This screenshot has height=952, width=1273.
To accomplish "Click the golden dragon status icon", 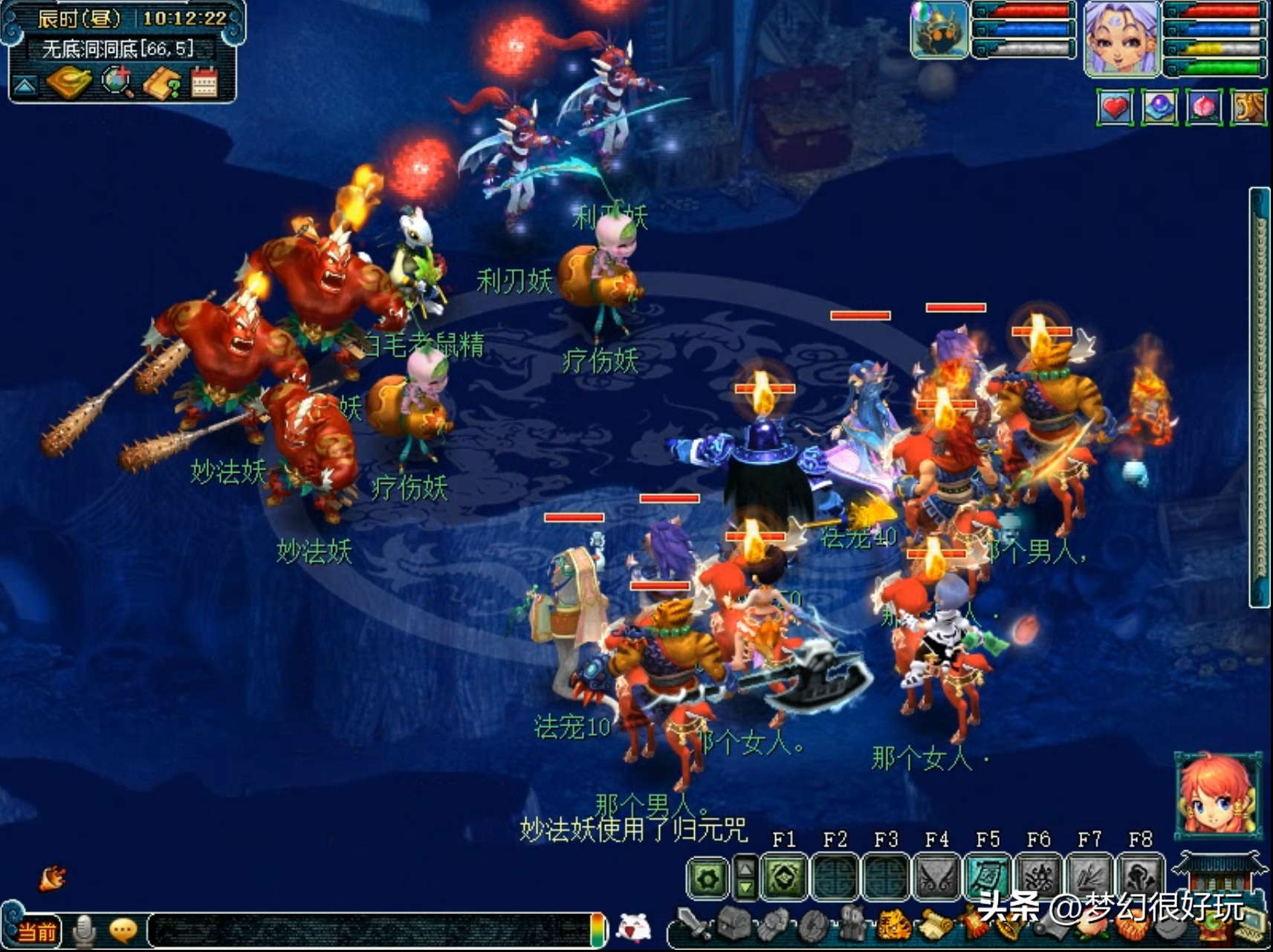I will tap(1248, 108).
